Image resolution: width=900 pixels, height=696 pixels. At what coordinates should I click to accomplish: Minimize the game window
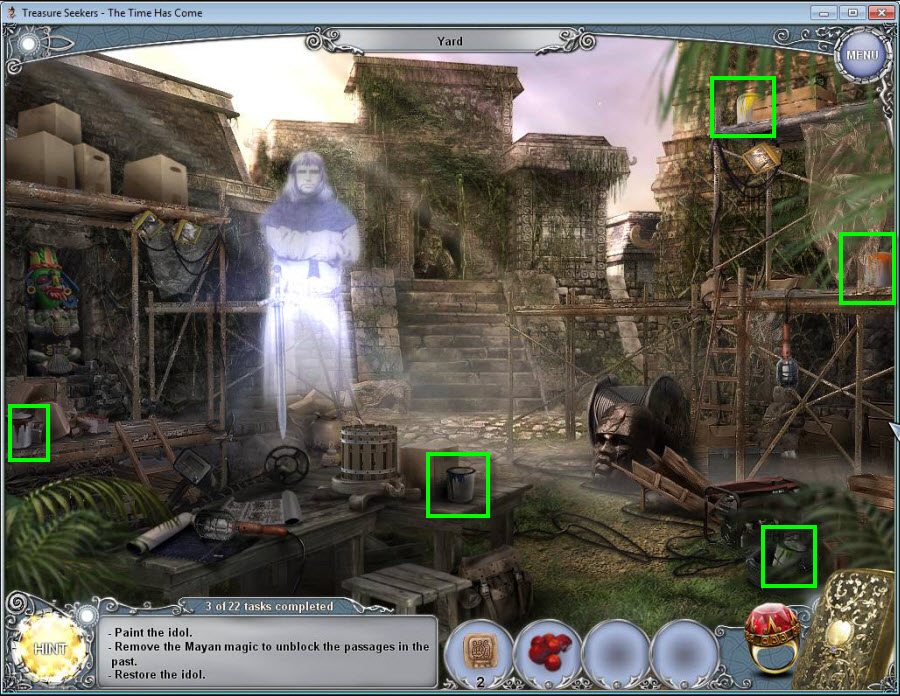coord(825,12)
